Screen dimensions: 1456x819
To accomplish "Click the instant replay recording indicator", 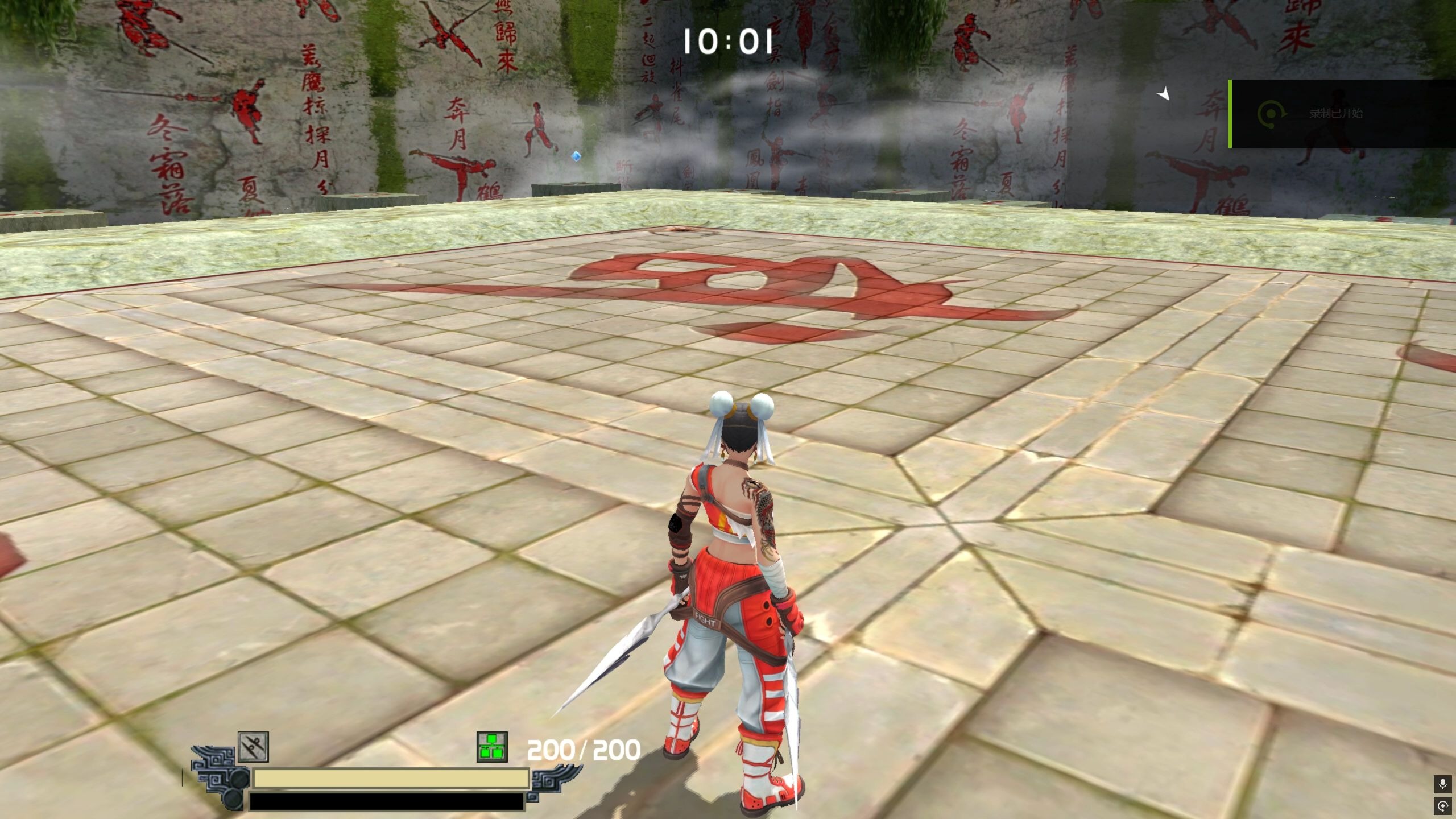I will coord(1443,805).
